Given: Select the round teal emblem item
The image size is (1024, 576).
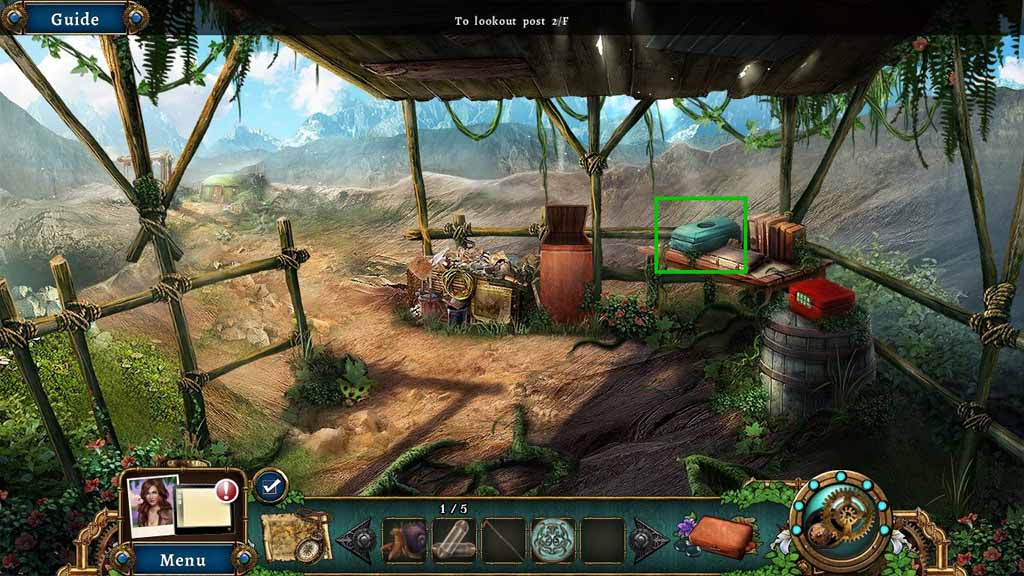Looking at the screenshot, I should point(552,540).
